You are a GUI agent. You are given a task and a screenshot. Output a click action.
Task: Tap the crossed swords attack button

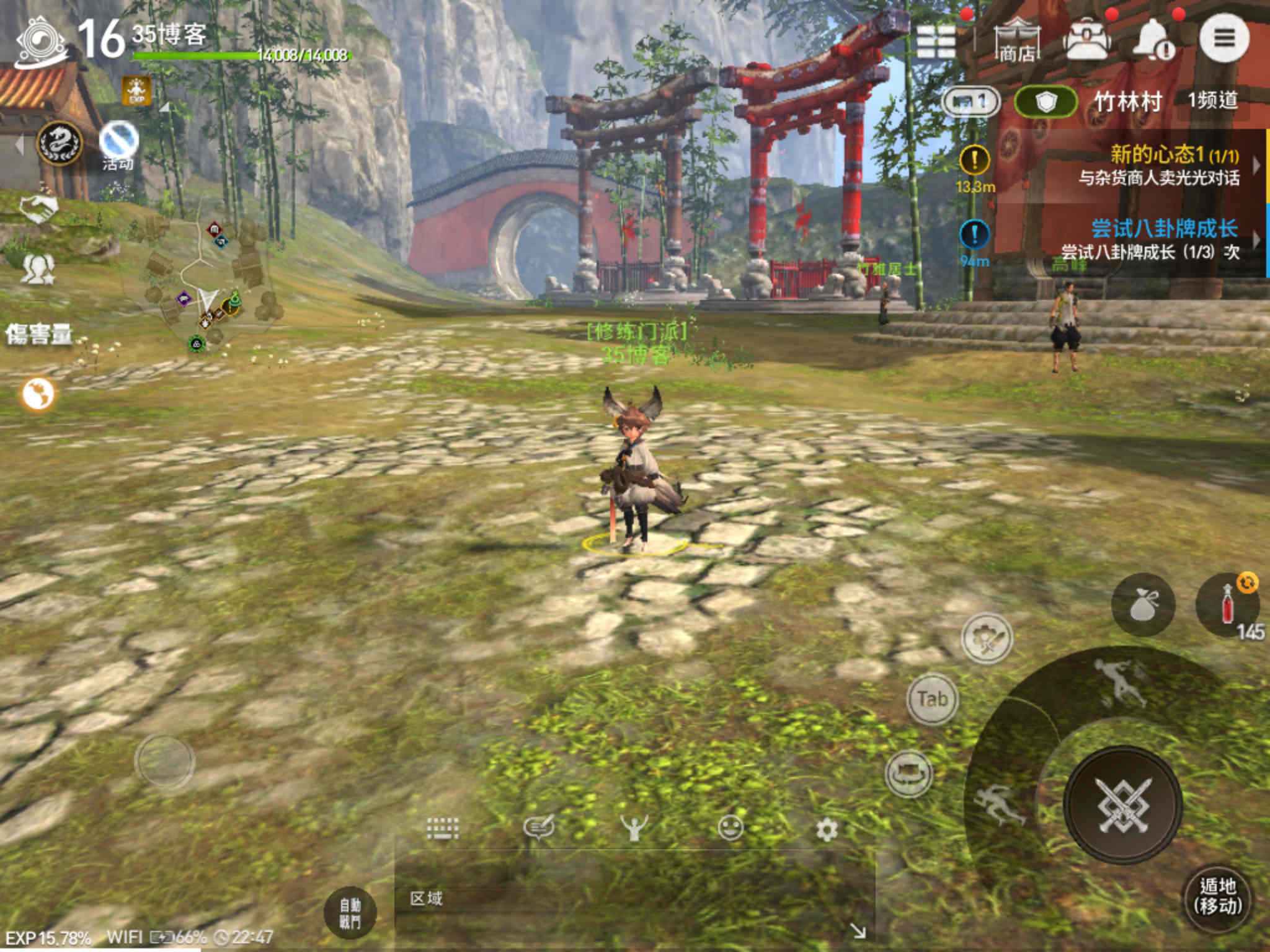pos(1124,804)
